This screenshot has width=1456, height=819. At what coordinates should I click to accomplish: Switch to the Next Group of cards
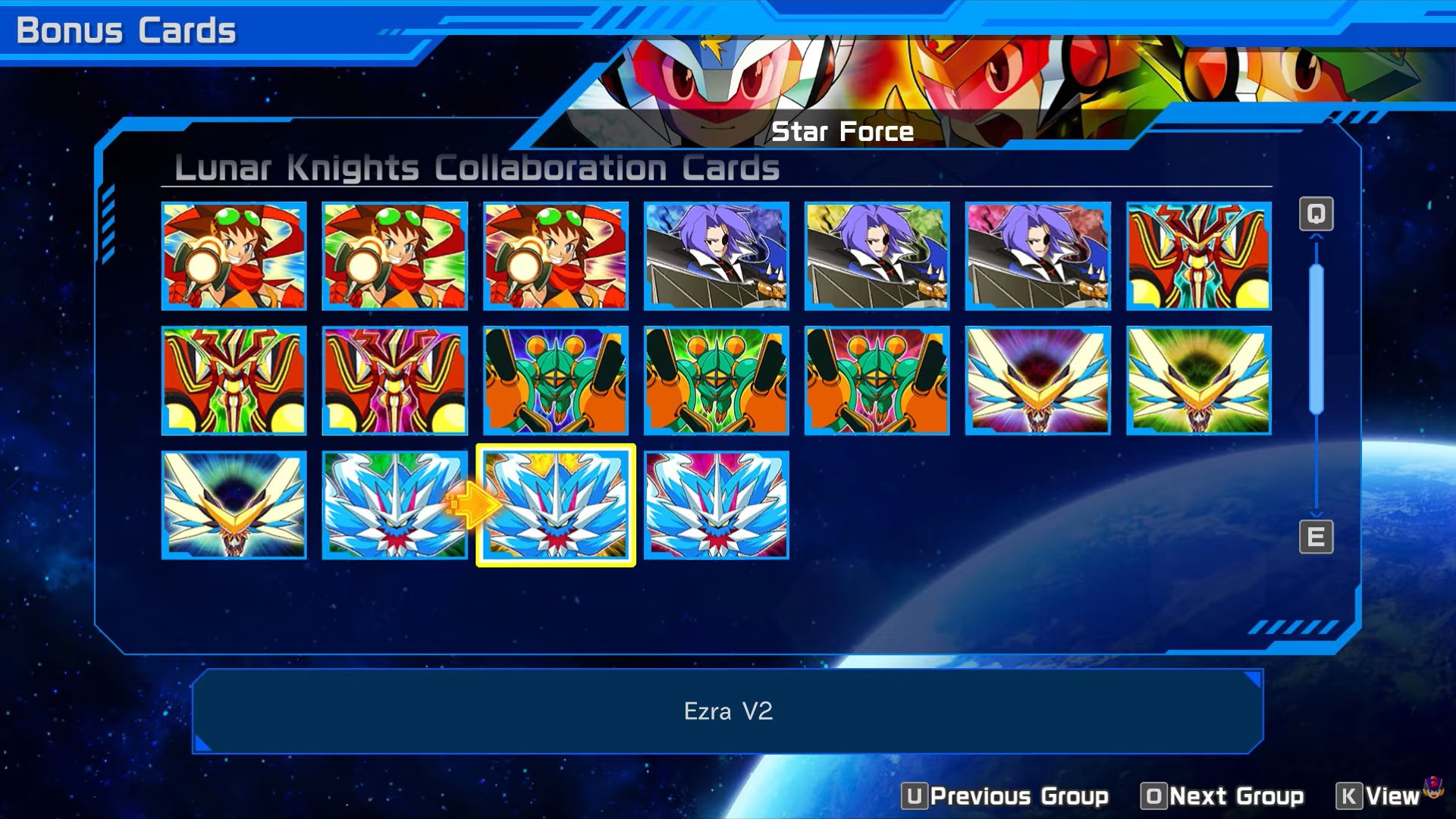(x=1222, y=796)
